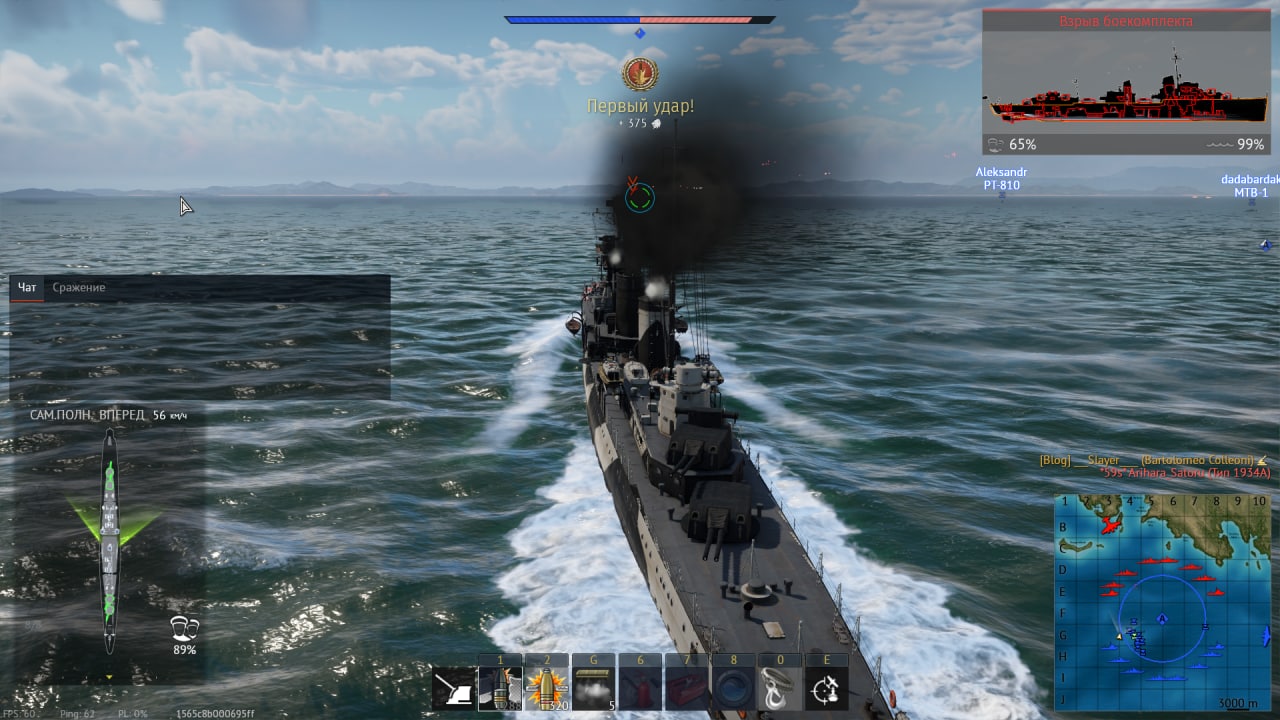Viewport: 1280px width, 720px height.
Task: Open the Сражение chat tab
Action: pos(79,288)
